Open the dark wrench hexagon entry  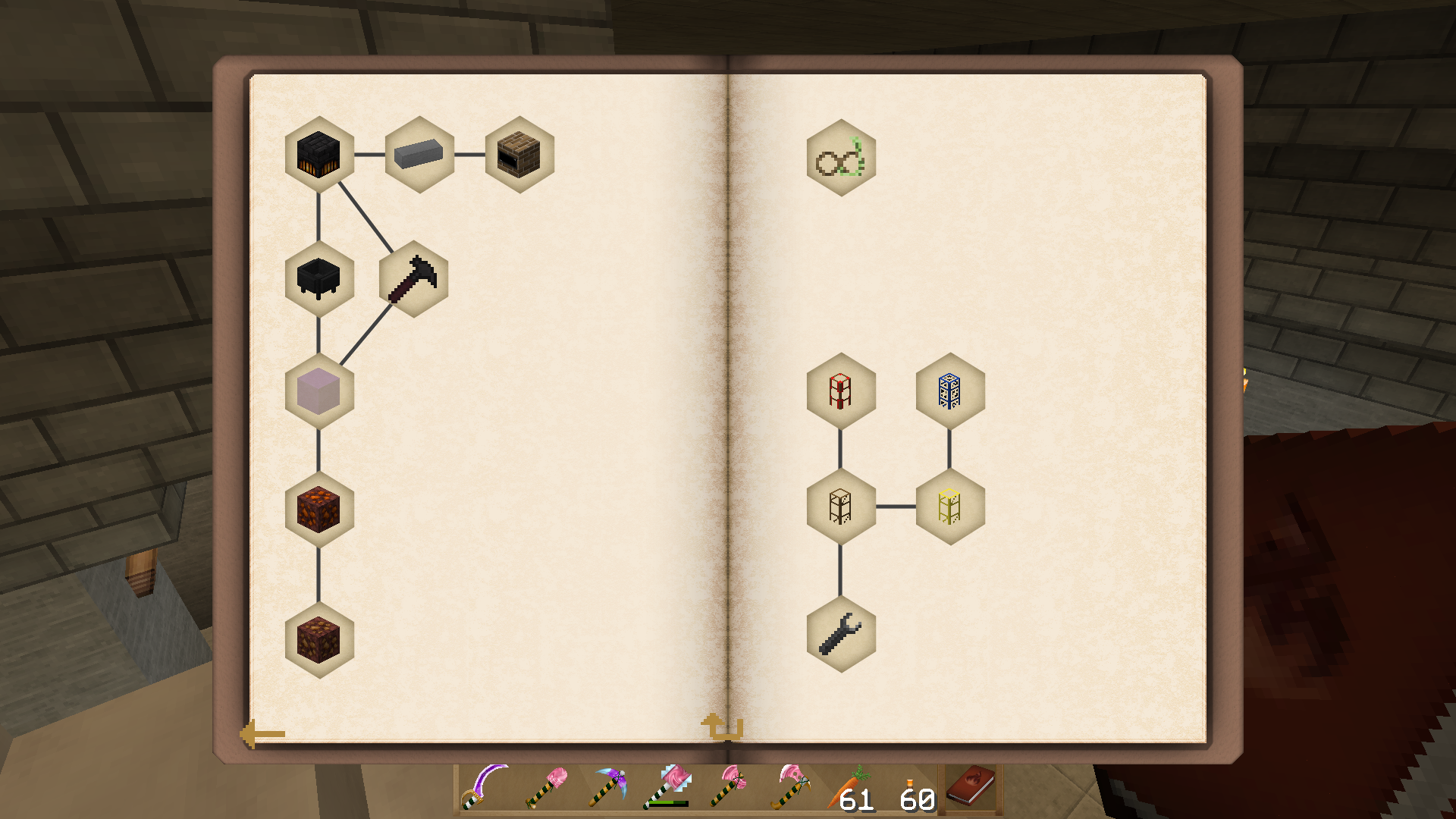tap(841, 634)
